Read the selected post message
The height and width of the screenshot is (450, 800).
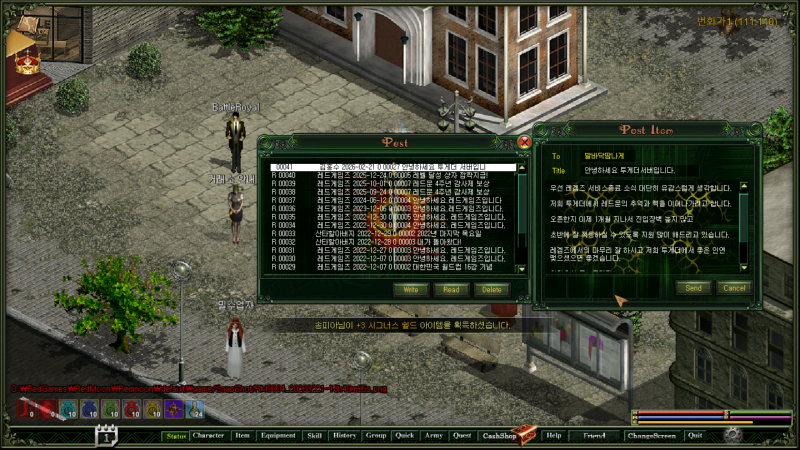(451, 289)
